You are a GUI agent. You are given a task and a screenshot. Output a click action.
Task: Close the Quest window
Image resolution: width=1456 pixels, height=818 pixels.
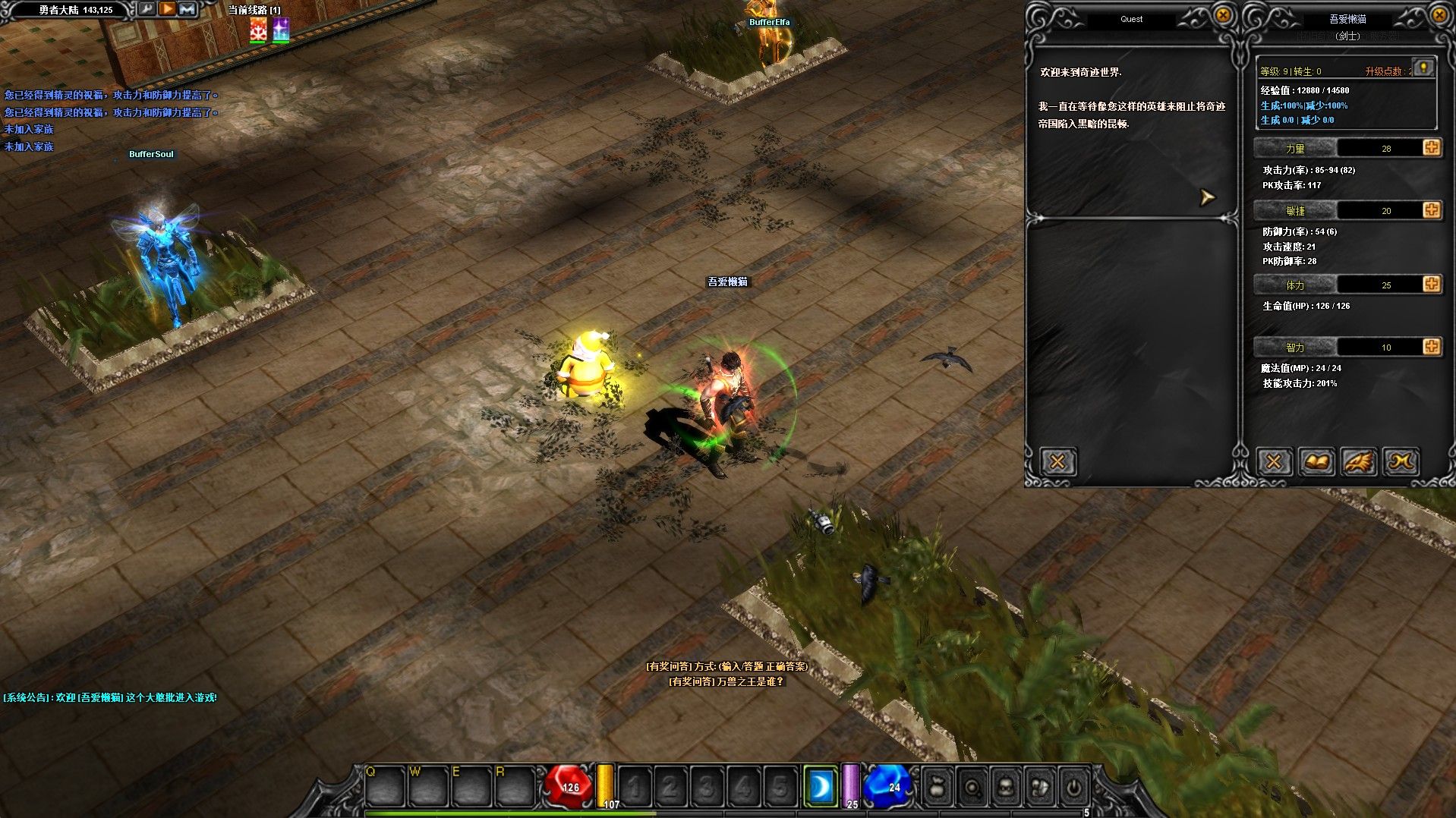point(1222,15)
